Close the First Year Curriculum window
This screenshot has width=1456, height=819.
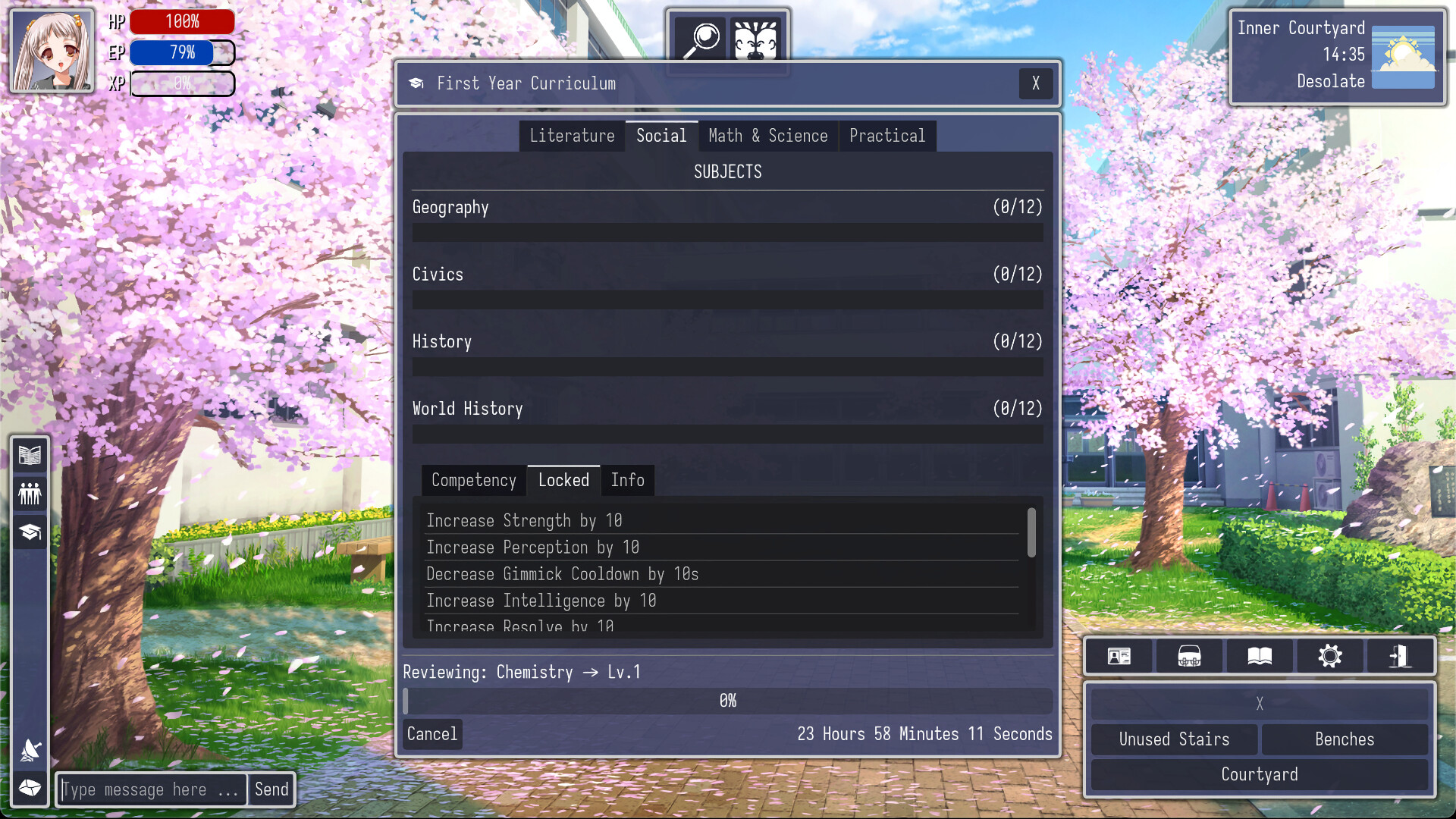coord(1035,83)
